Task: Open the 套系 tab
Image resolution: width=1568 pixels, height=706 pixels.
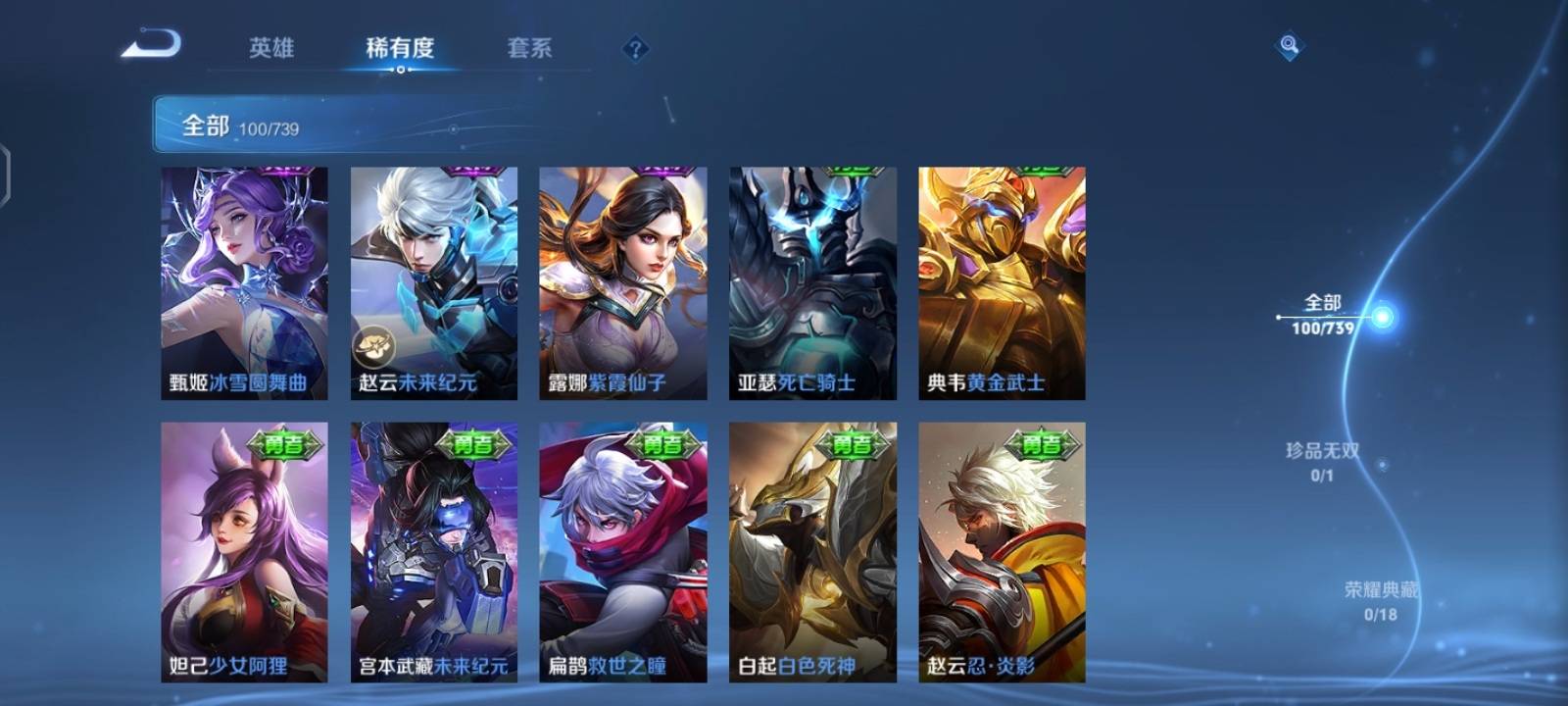Action: (x=529, y=48)
